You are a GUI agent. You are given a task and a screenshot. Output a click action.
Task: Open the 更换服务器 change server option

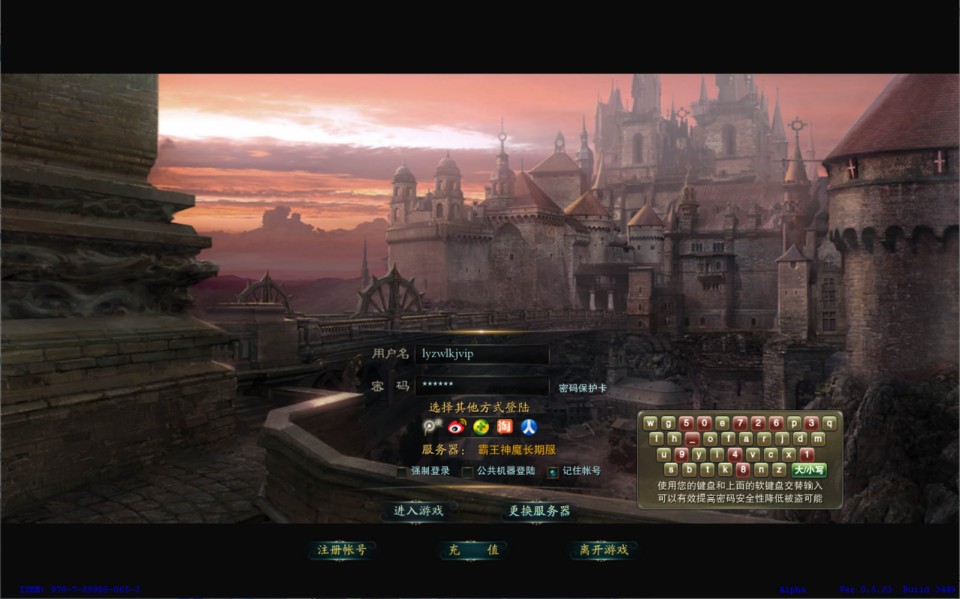point(538,510)
